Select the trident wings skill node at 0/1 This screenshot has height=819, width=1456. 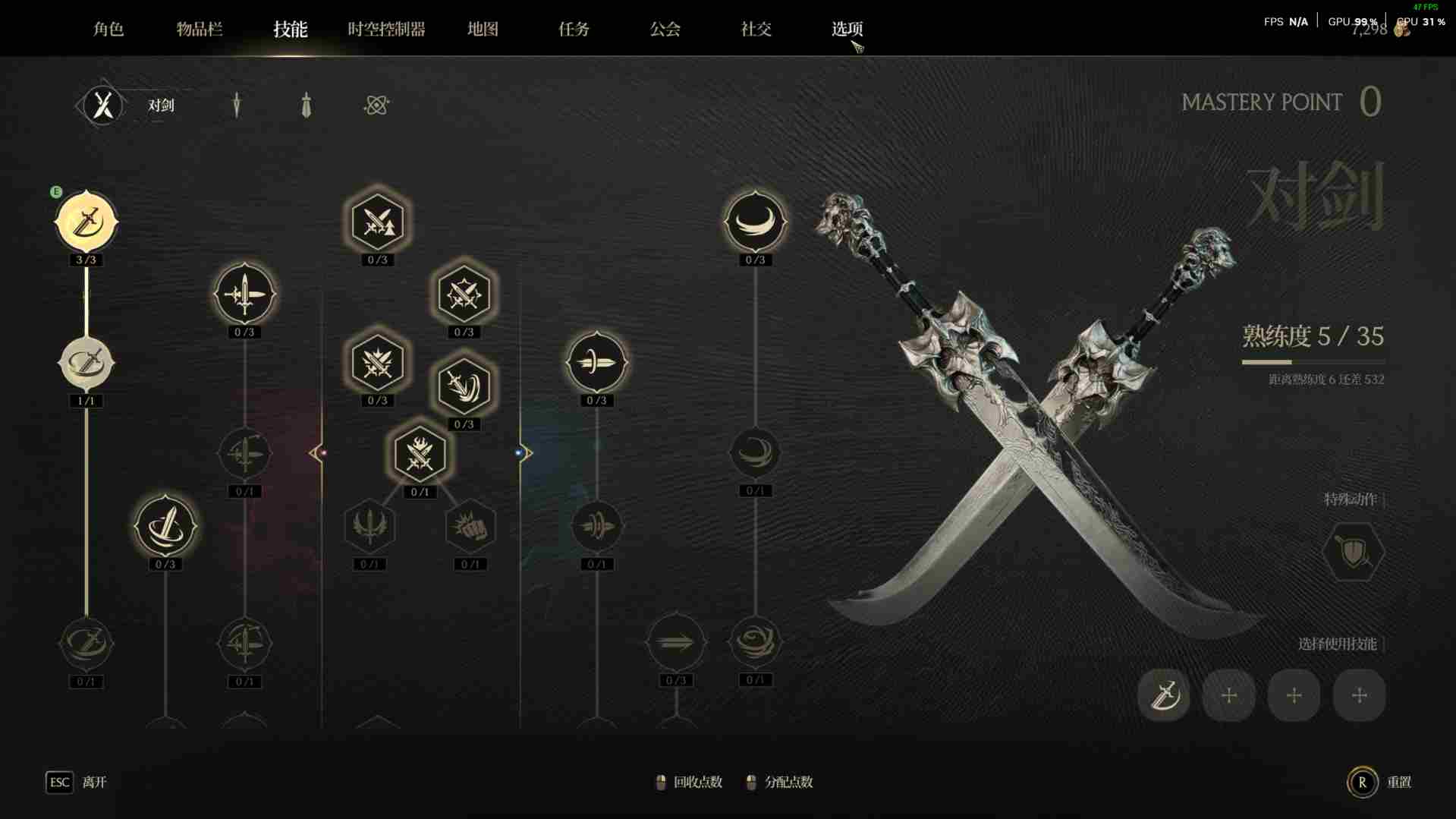click(x=370, y=526)
